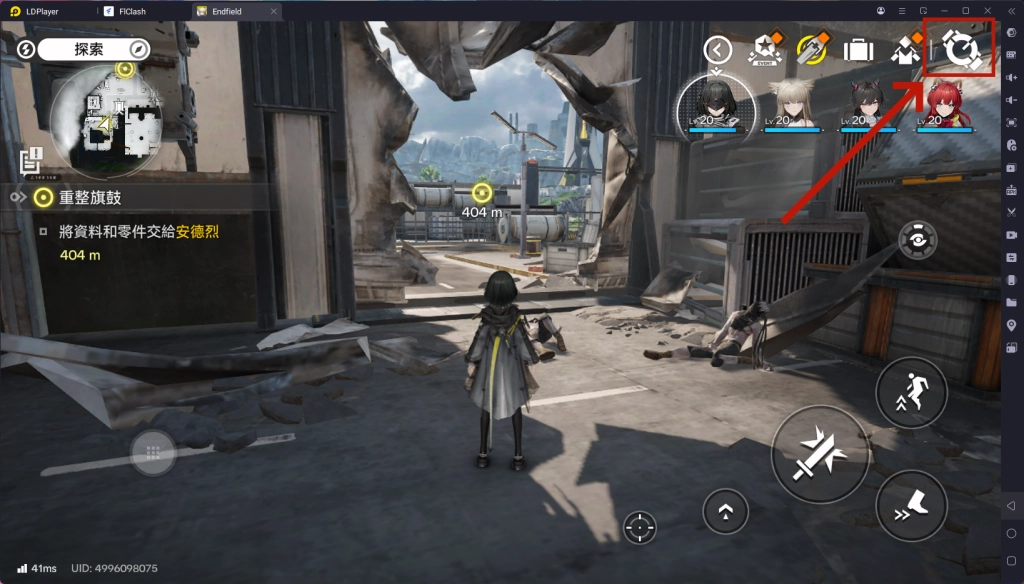Open the briefcase backpack icon
The height and width of the screenshot is (584, 1024).
pyautogui.click(x=857, y=48)
